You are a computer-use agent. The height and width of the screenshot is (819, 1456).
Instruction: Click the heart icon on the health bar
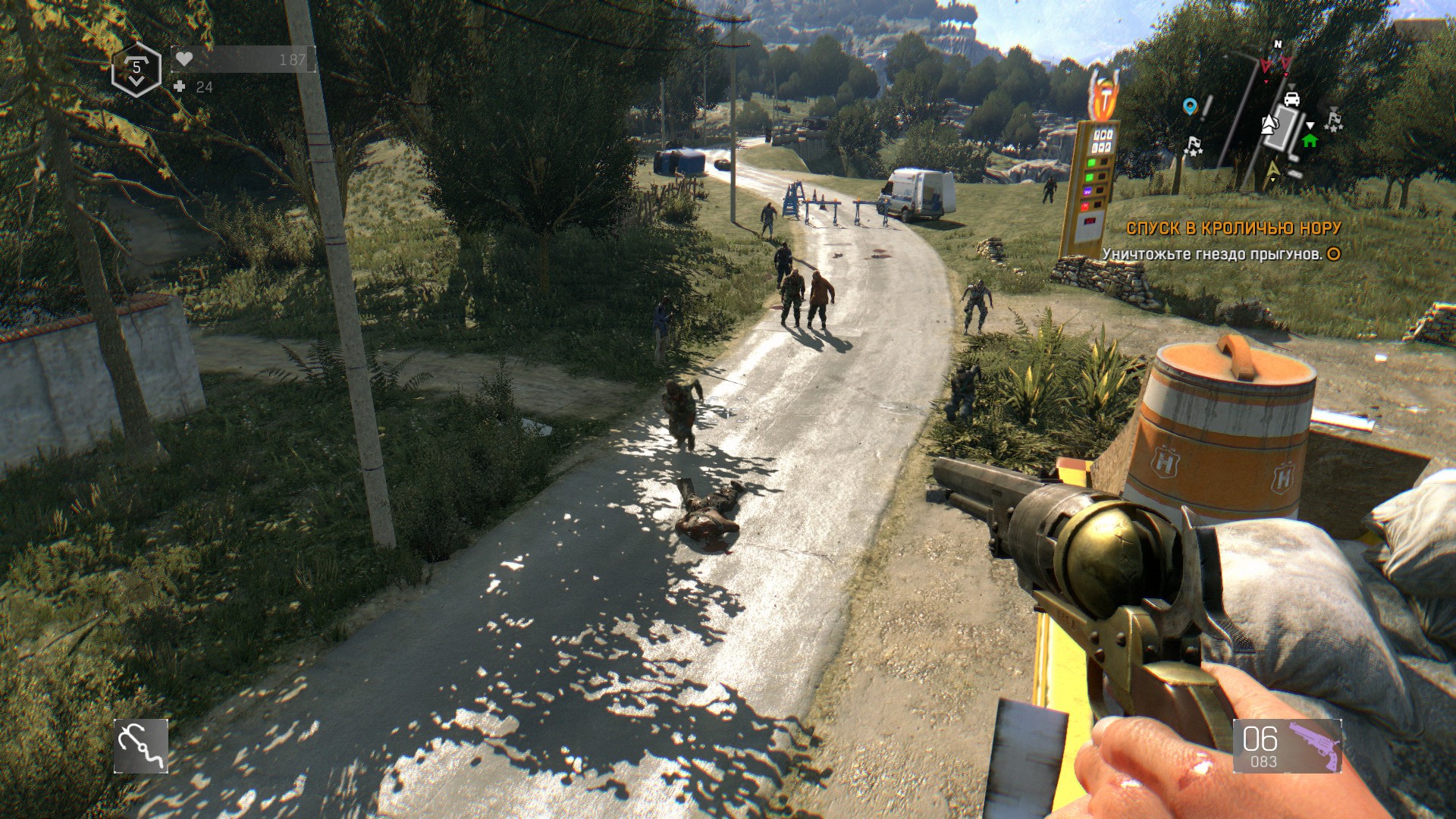[184, 59]
